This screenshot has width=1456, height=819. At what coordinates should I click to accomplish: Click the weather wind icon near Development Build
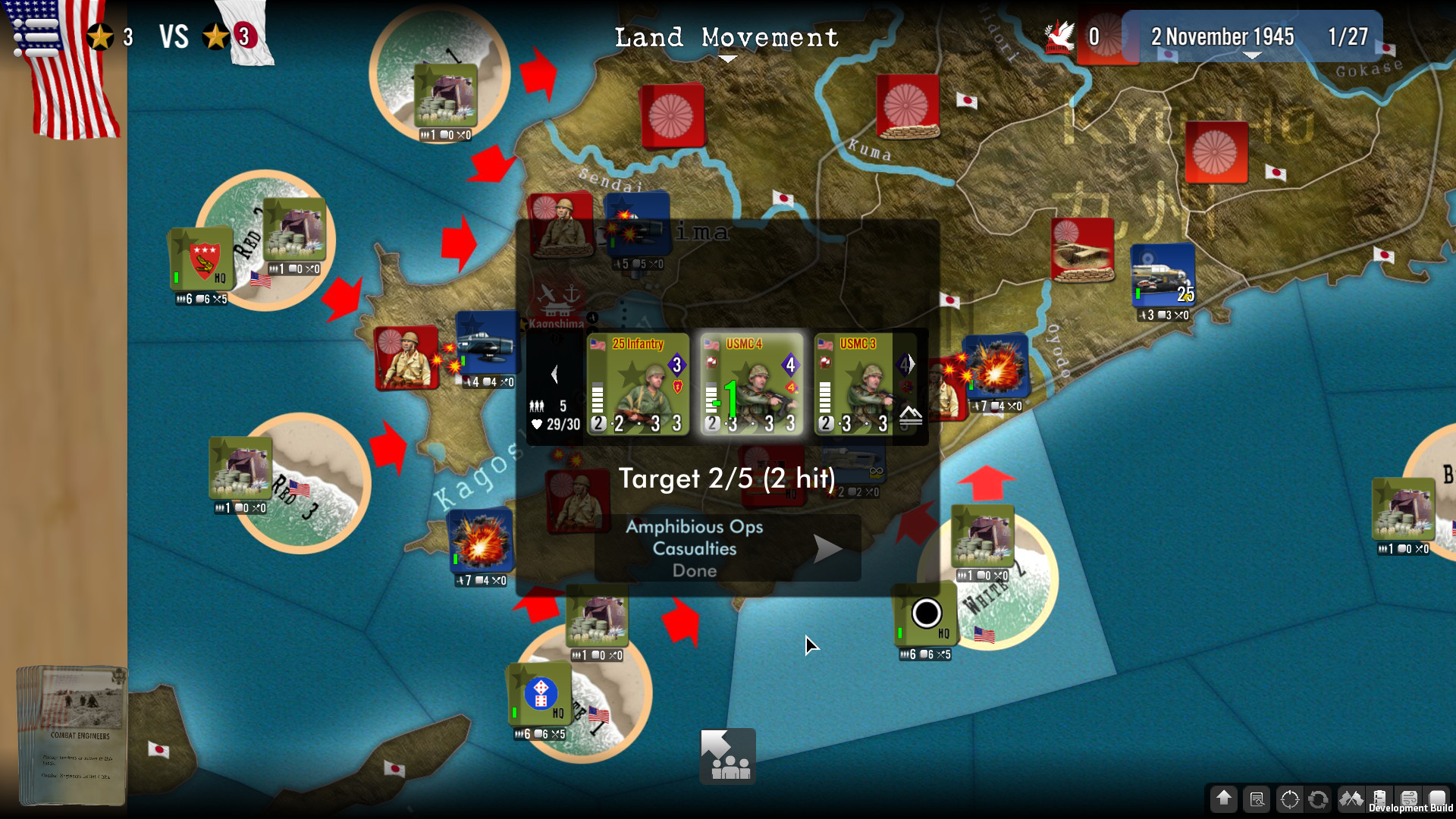1408,799
